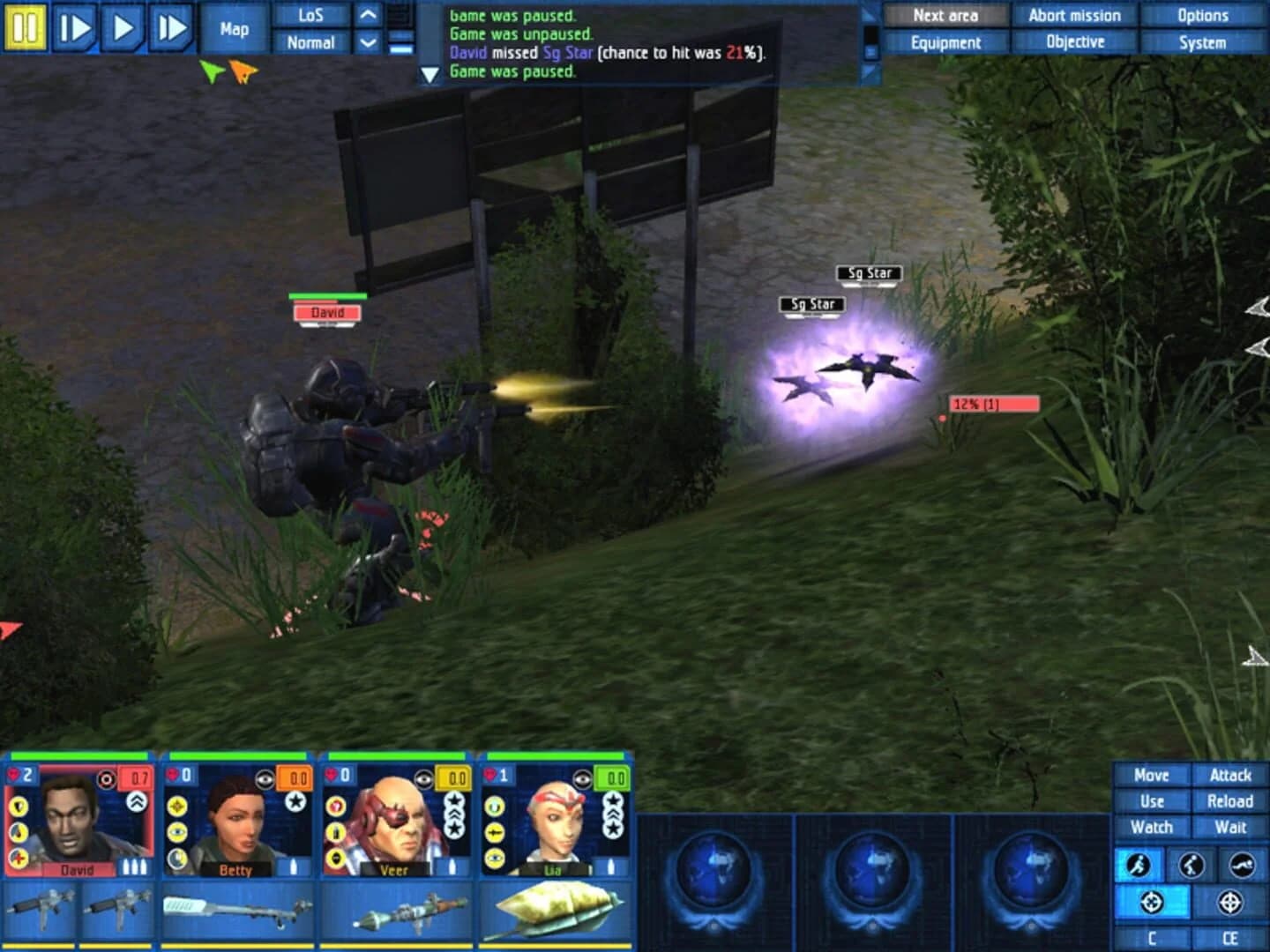Screen dimensions: 1270x952
Task: Click the medical cross icon on David's card
Action: (x=19, y=857)
